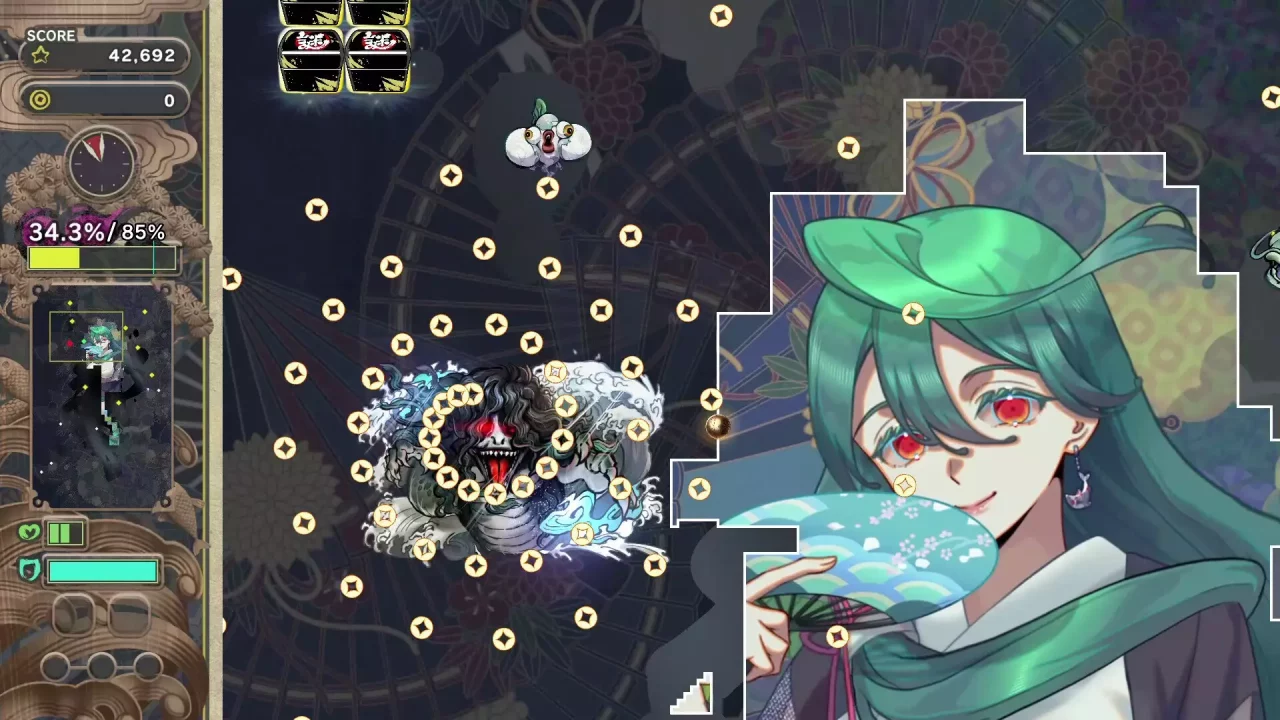Image resolution: width=1280 pixels, height=720 pixels.
Task: Click the green heart health icon
Action: [x=29, y=532]
